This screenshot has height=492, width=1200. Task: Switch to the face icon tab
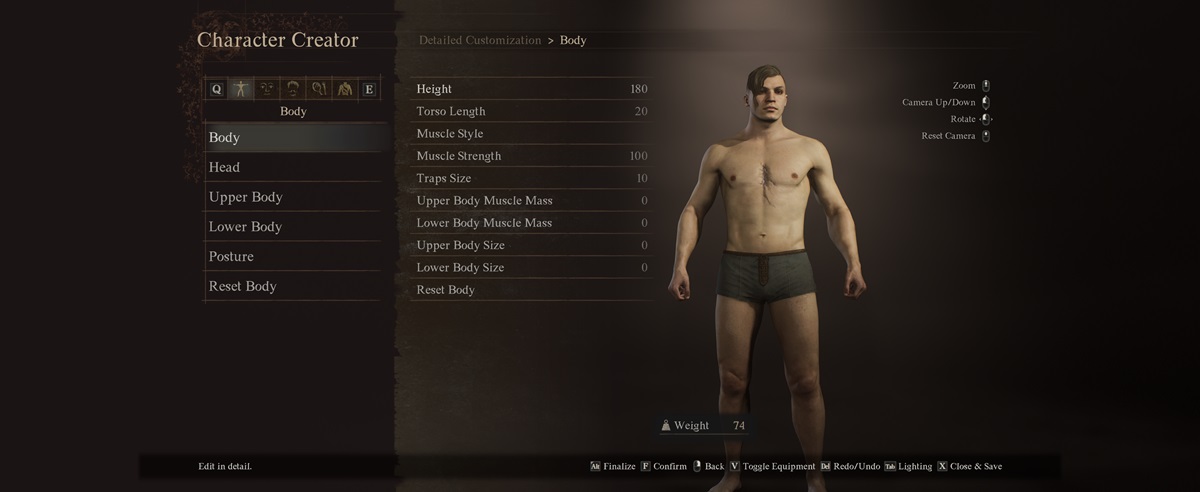coord(267,89)
